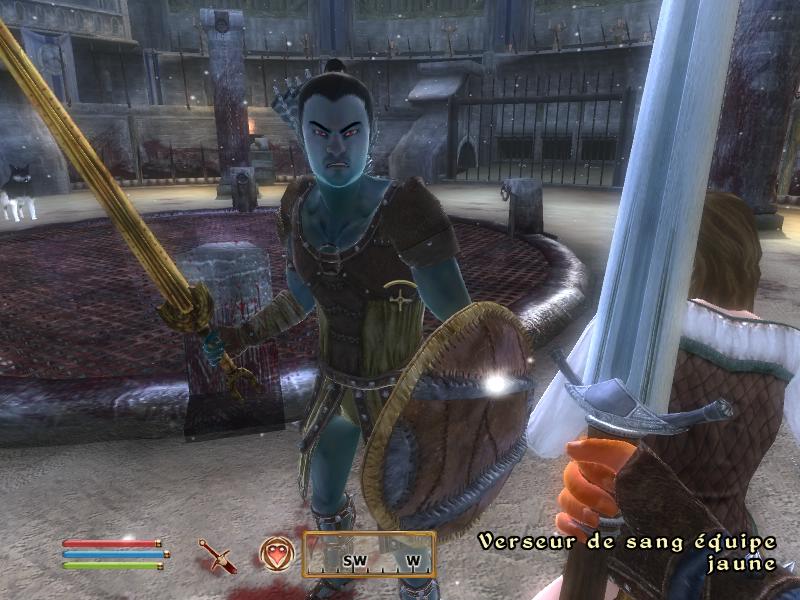Image resolution: width=800 pixels, height=600 pixels.
Task: Click the equipped sword weapon icon
Action: [217, 556]
